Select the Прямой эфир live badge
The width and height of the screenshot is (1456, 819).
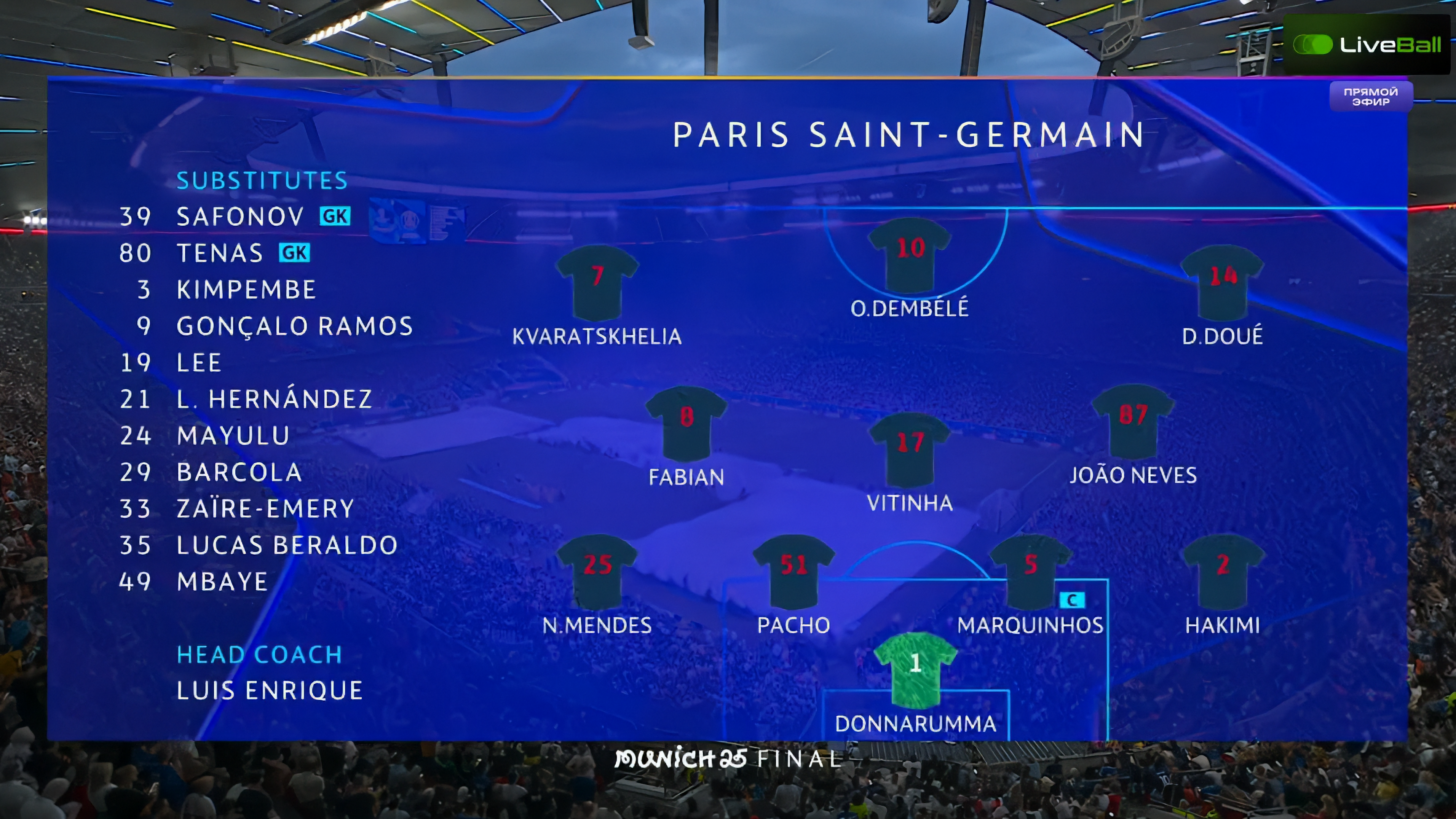1371,97
